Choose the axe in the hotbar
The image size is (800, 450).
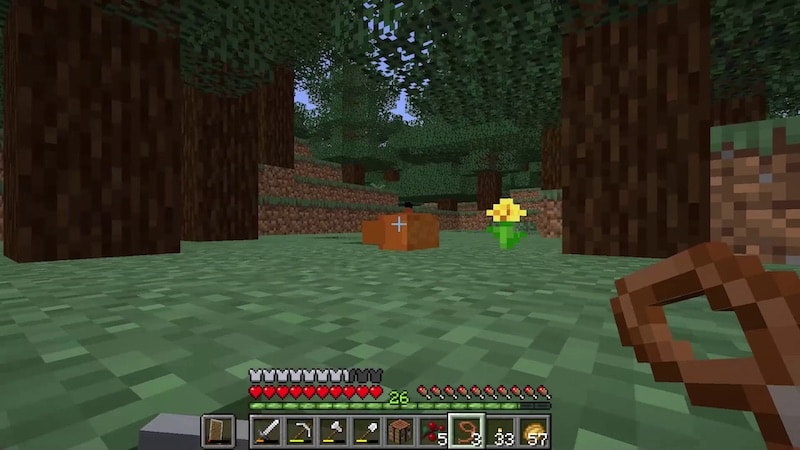(x=332, y=432)
